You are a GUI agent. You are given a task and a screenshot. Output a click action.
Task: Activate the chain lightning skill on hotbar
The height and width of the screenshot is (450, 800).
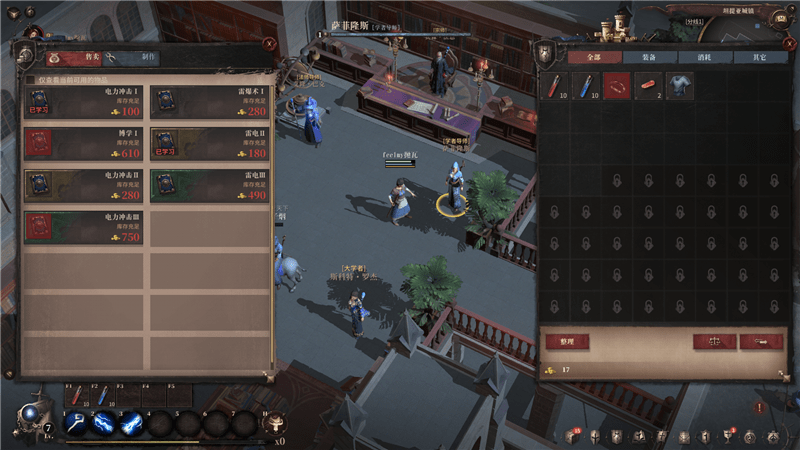coord(103,423)
